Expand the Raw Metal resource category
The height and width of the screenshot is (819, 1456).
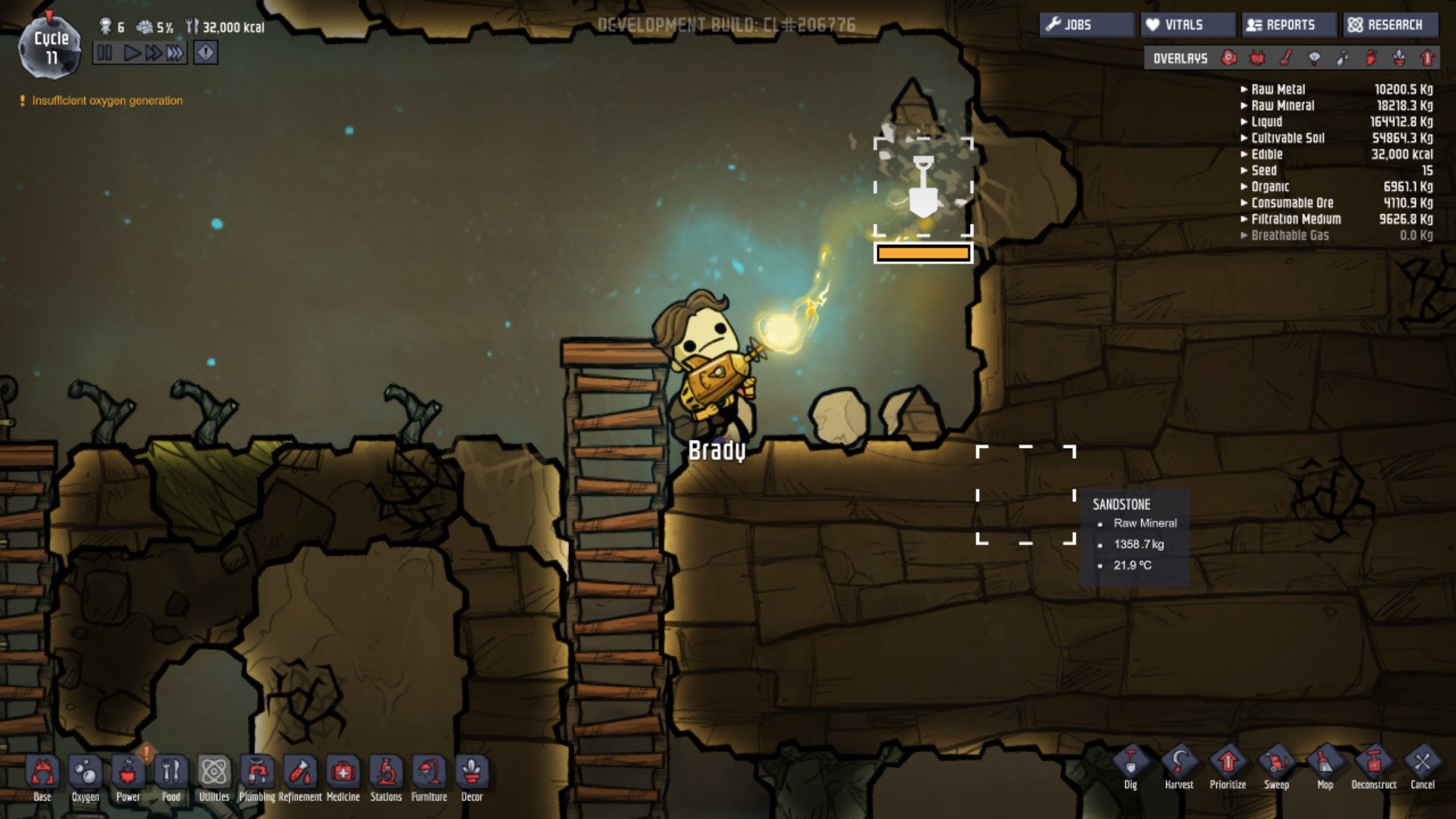(x=1279, y=89)
